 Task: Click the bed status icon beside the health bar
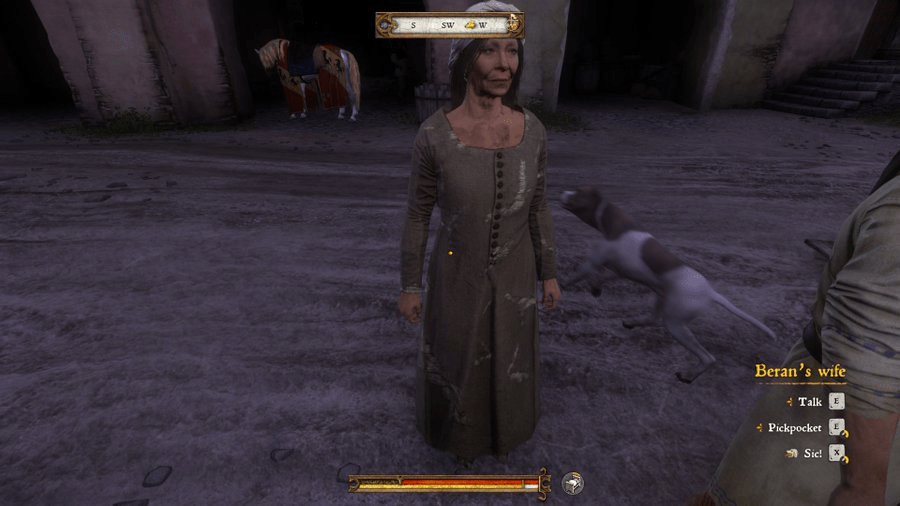click(x=572, y=483)
